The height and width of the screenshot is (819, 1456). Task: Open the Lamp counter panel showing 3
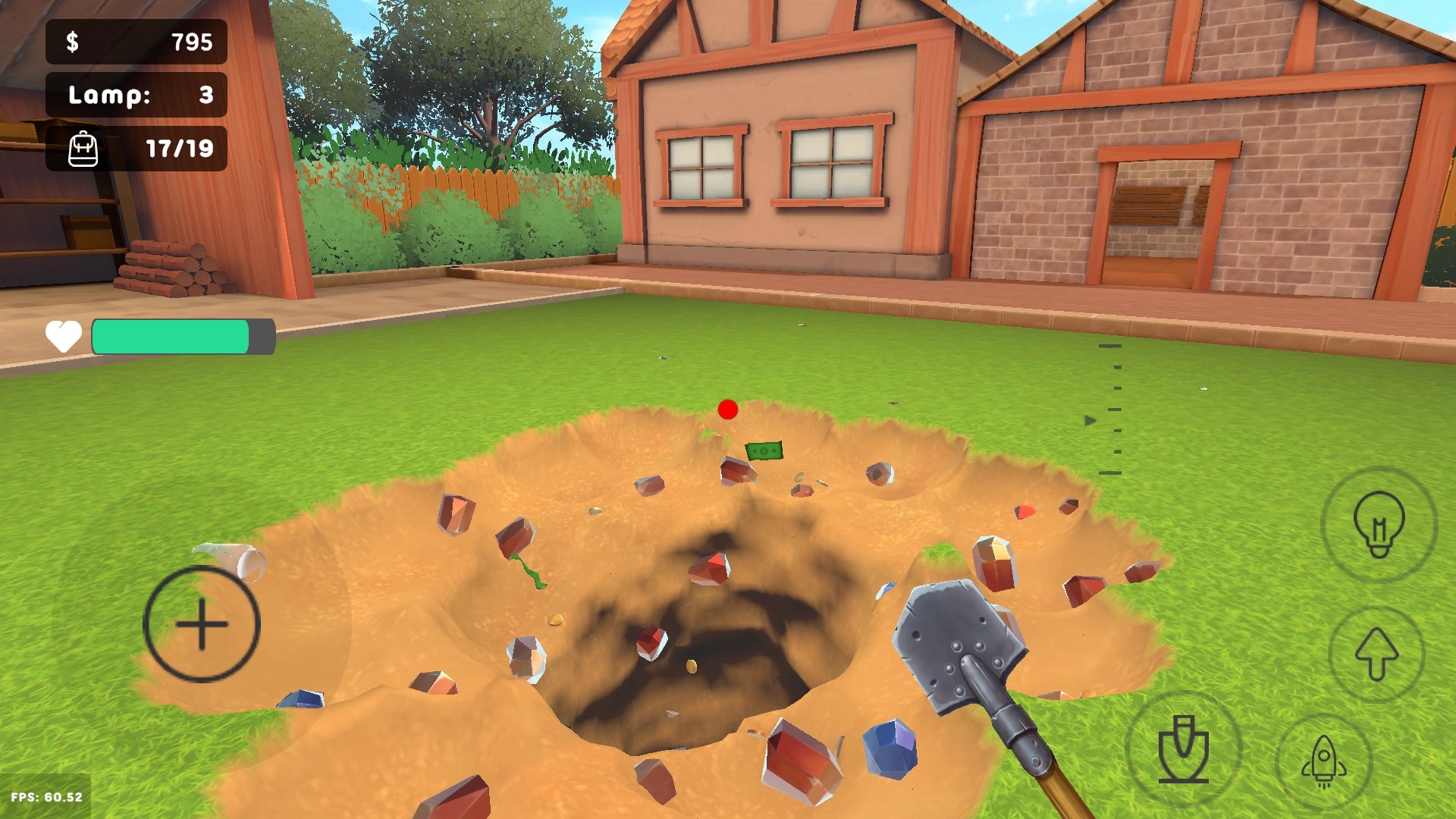point(136,96)
